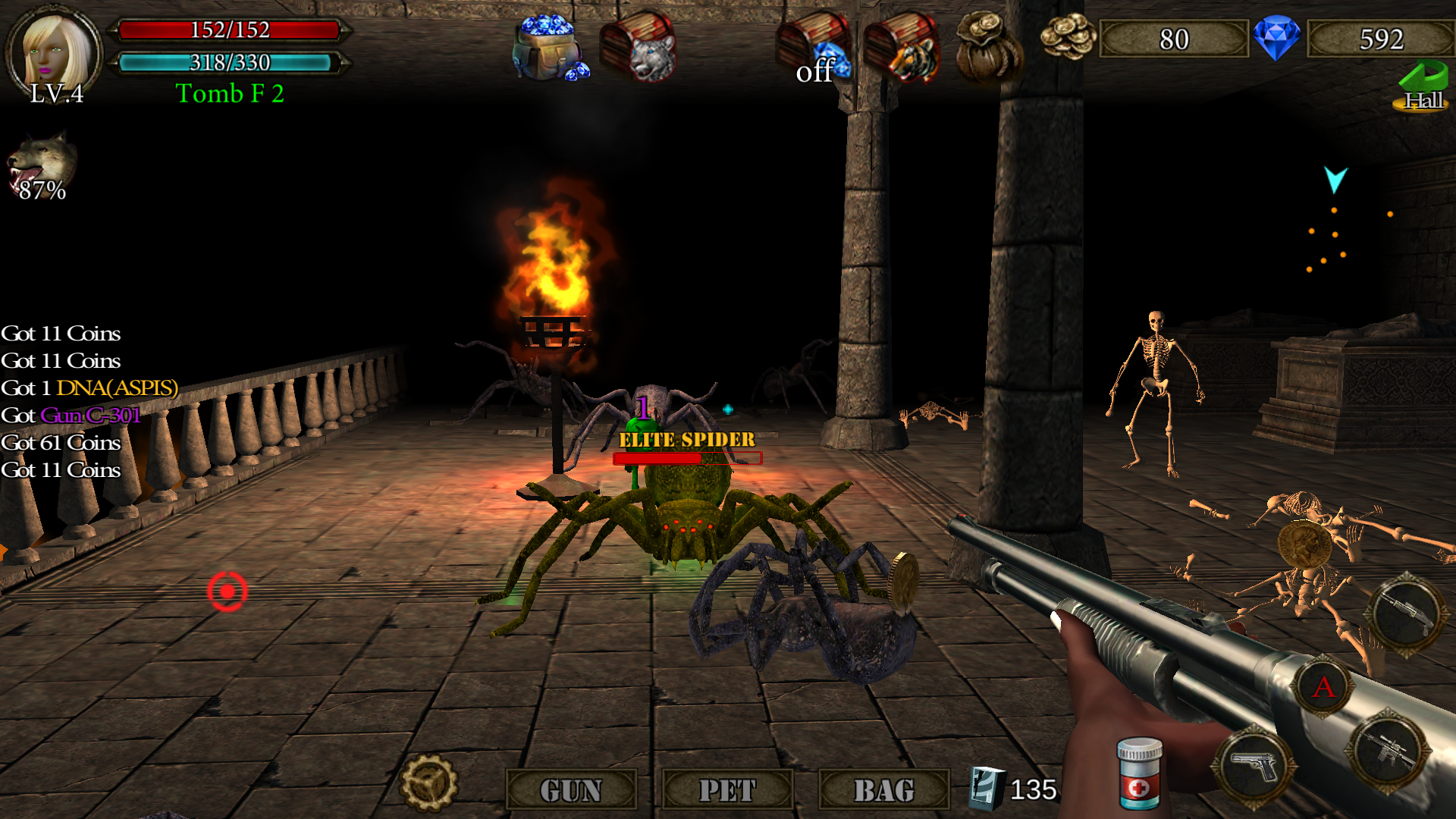This screenshot has width=1456, height=819.
Task: Expand the BAG inventory
Action: point(884,790)
